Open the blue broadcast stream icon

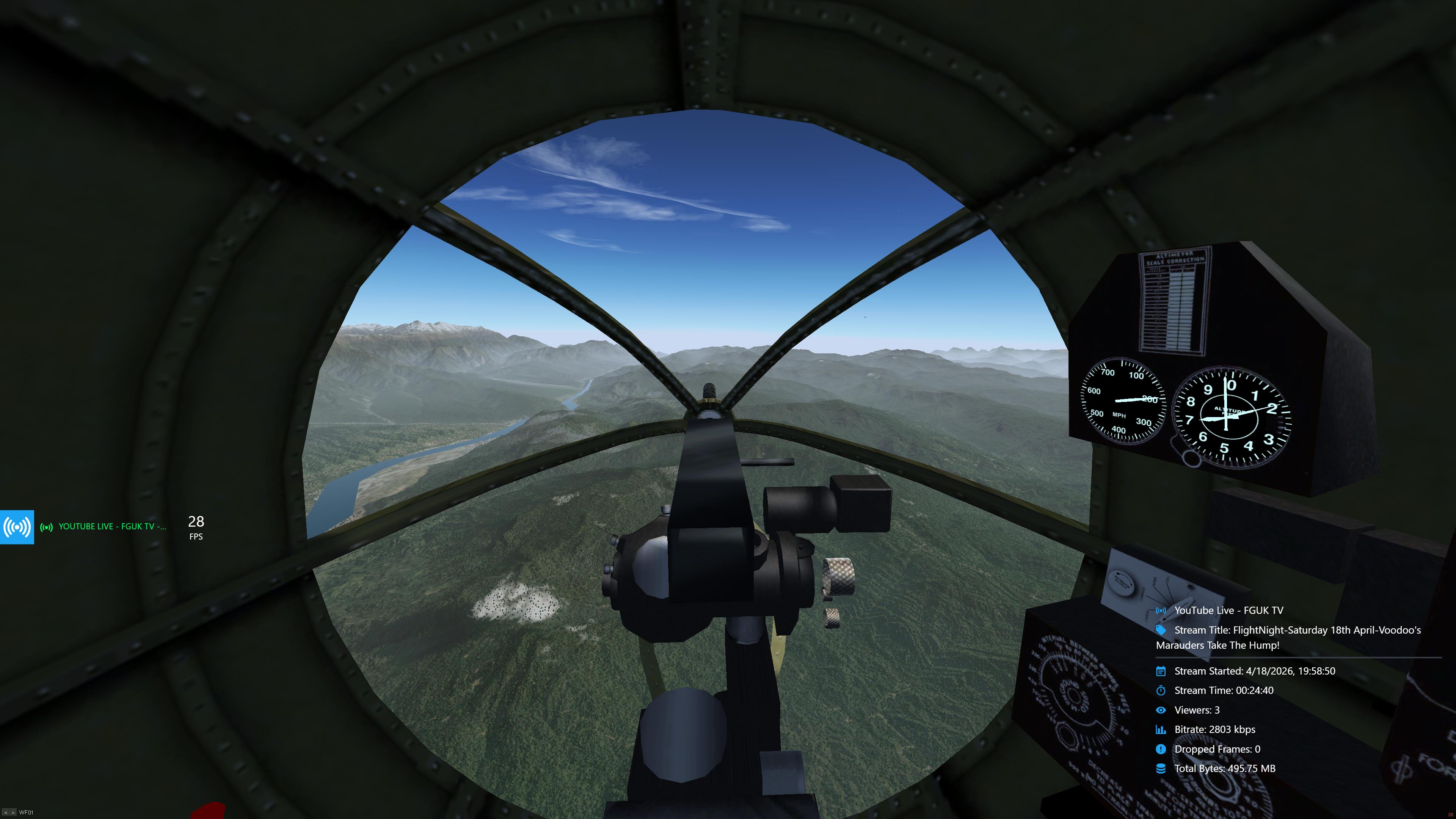tap(17, 527)
